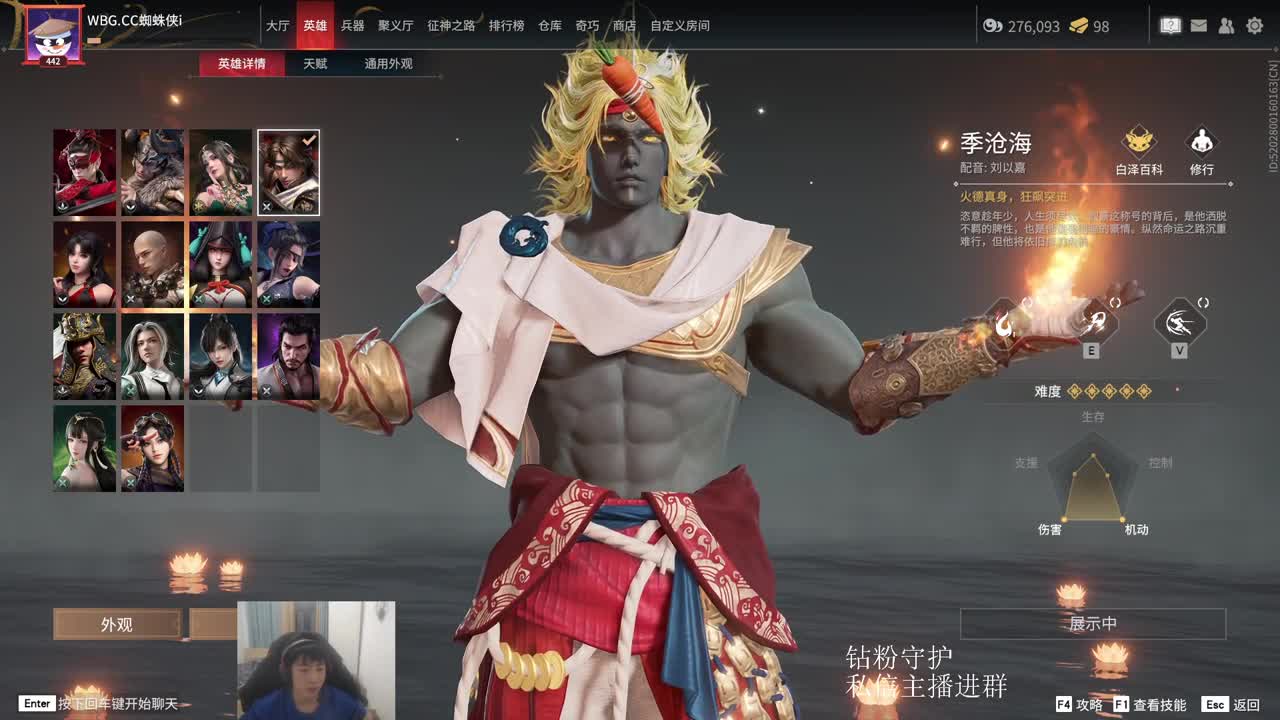The height and width of the screenshot is (720, 1280).
Task: Switch to the 通用外观 appearance tab
Action: click(389, 62)
